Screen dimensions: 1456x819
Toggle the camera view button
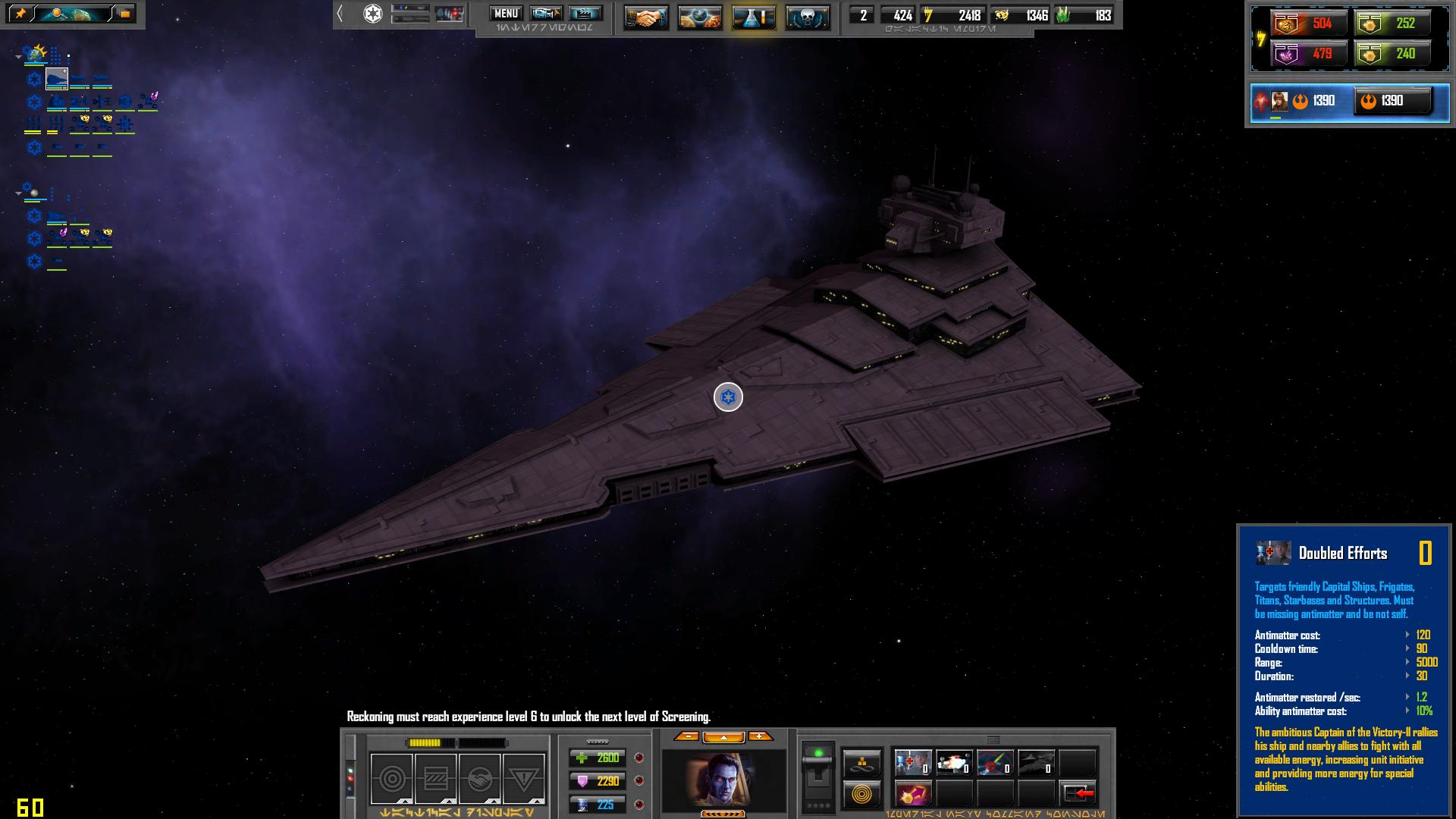coord(546,14)
